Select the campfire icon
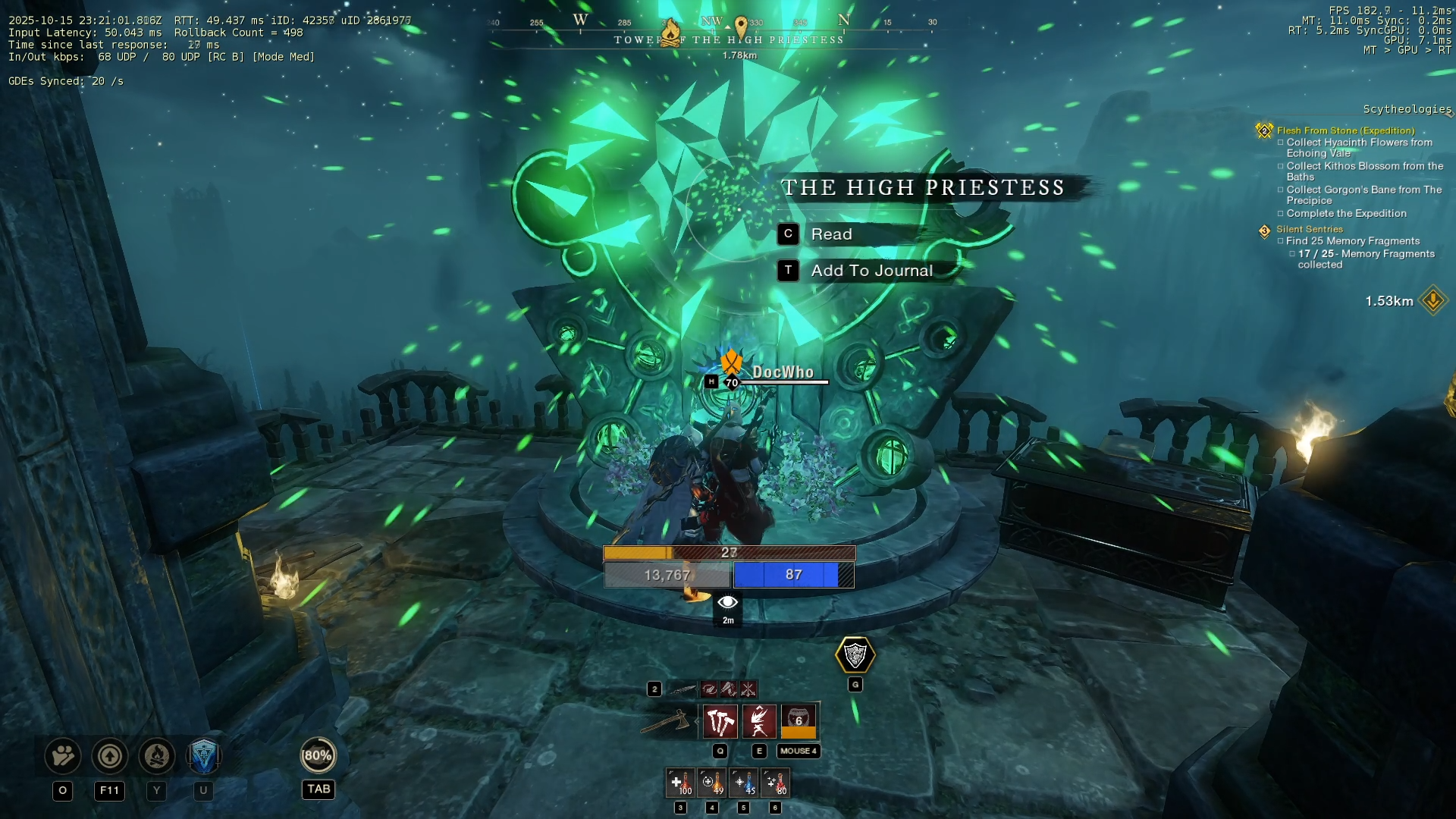Viewport: 1456px width, 819px height. pyautogui.click(x=157, y=756)
